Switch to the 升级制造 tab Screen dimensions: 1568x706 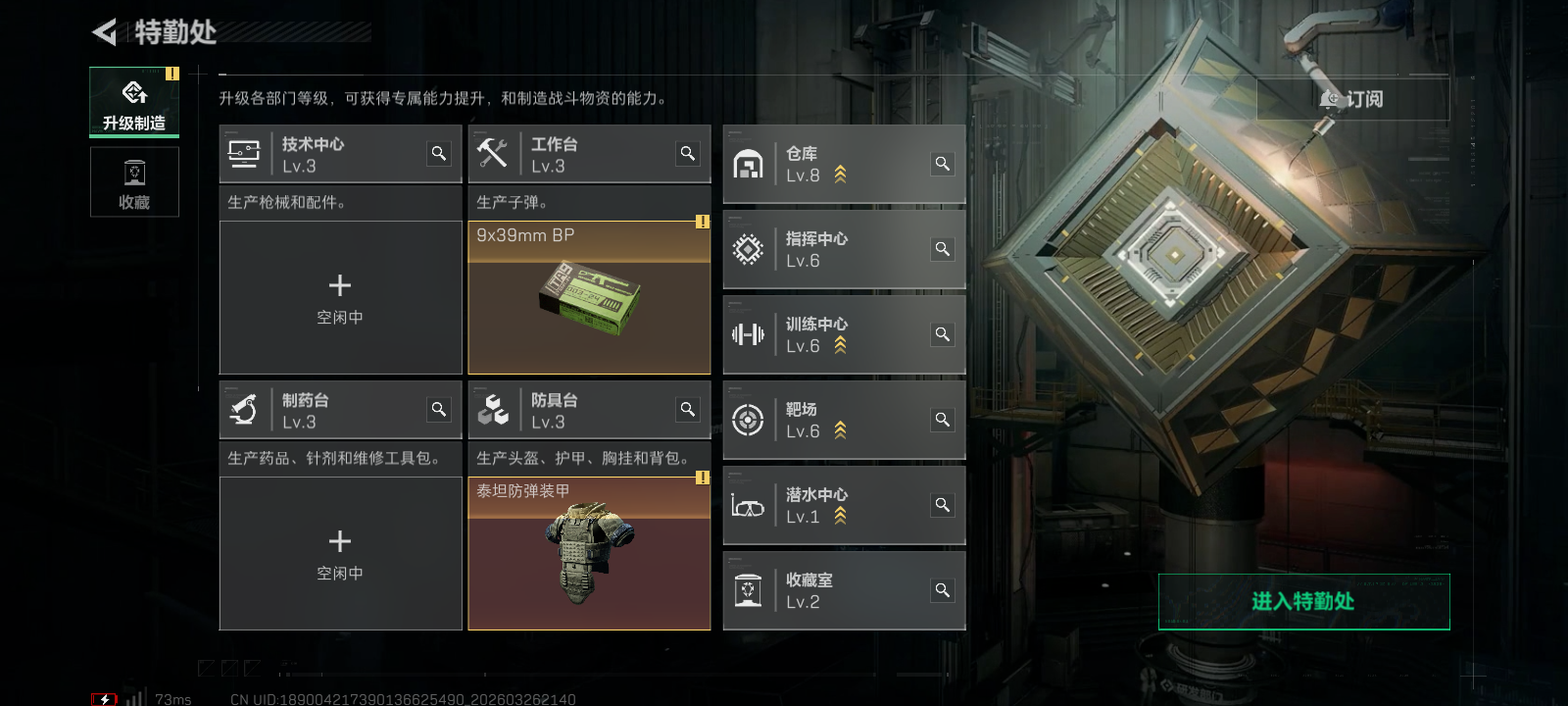(134, 102)
